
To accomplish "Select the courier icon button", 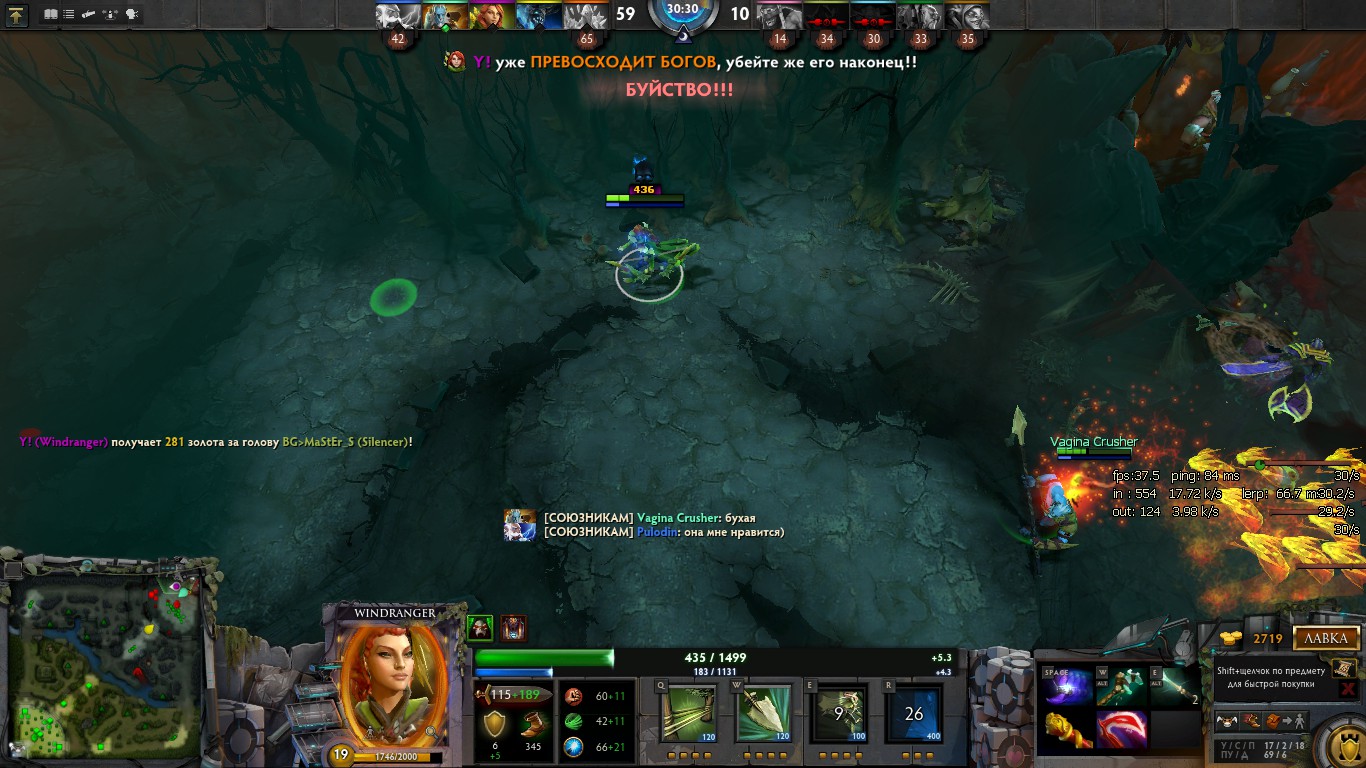I will (x=1224, y=720).
